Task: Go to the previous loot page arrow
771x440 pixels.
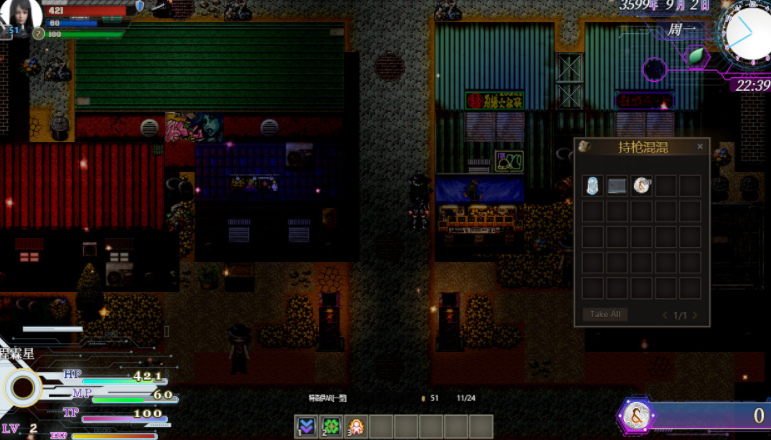Action: 665,315
